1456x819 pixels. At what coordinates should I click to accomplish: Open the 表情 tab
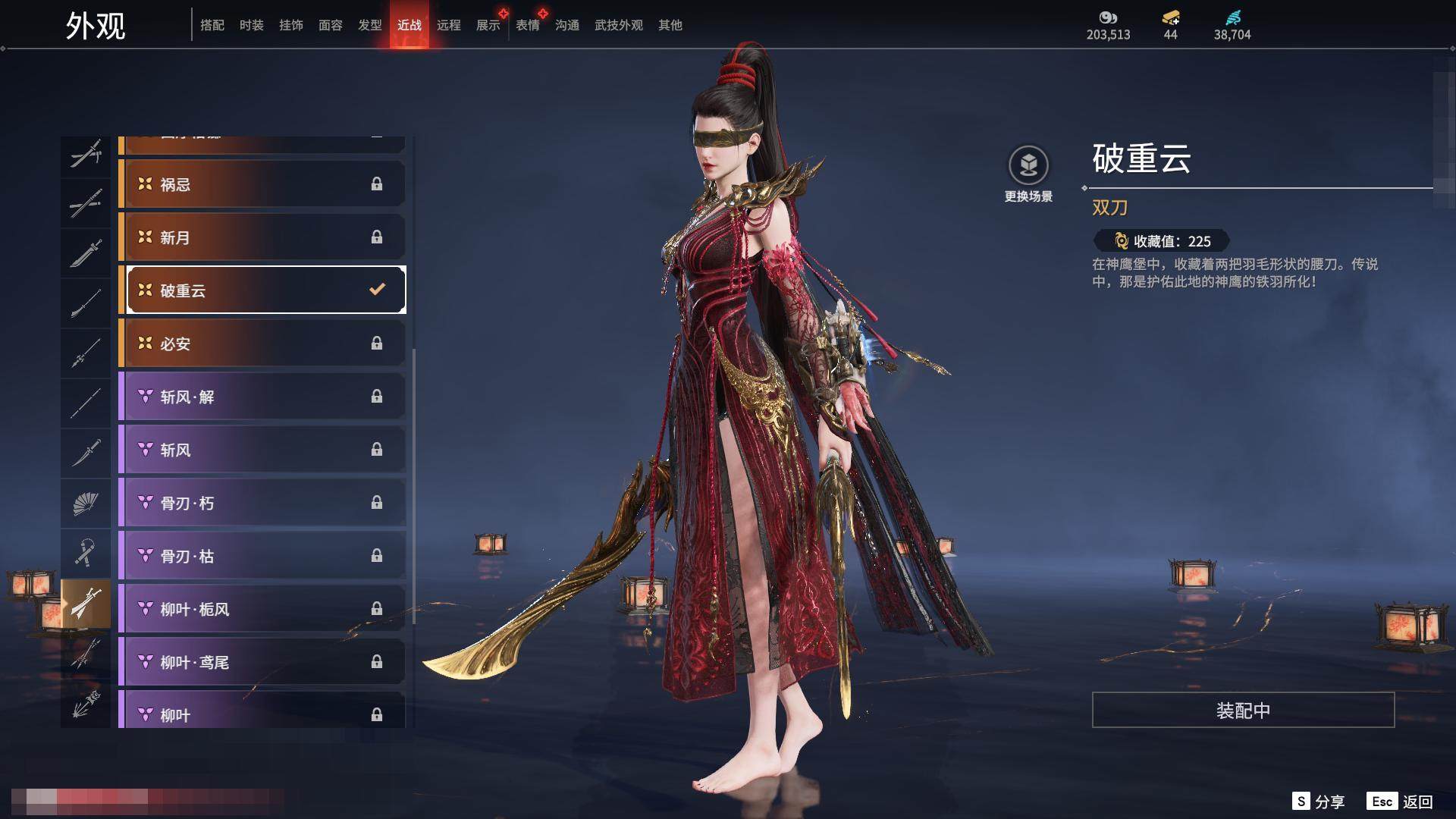pyautogui.click(x=528, y=25)
